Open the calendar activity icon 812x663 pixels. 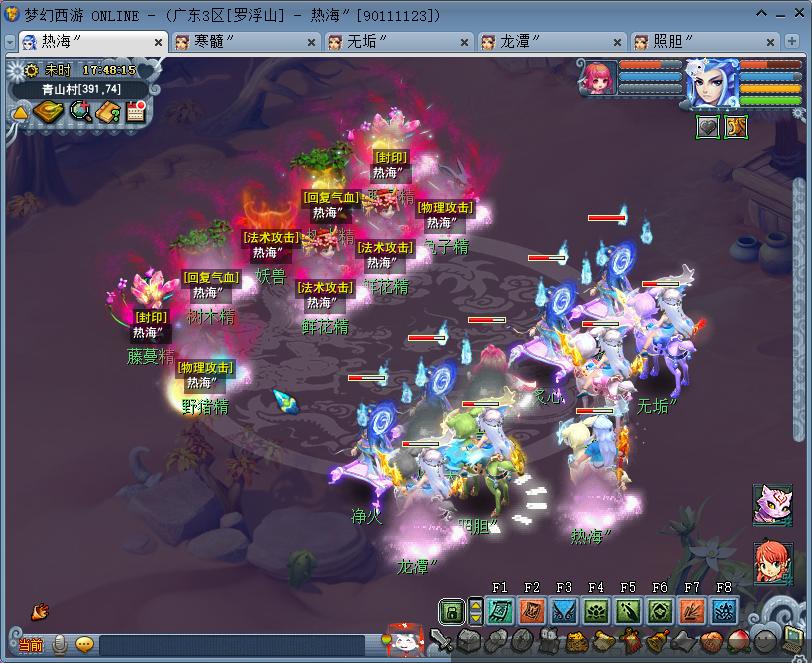click(136, 111)
